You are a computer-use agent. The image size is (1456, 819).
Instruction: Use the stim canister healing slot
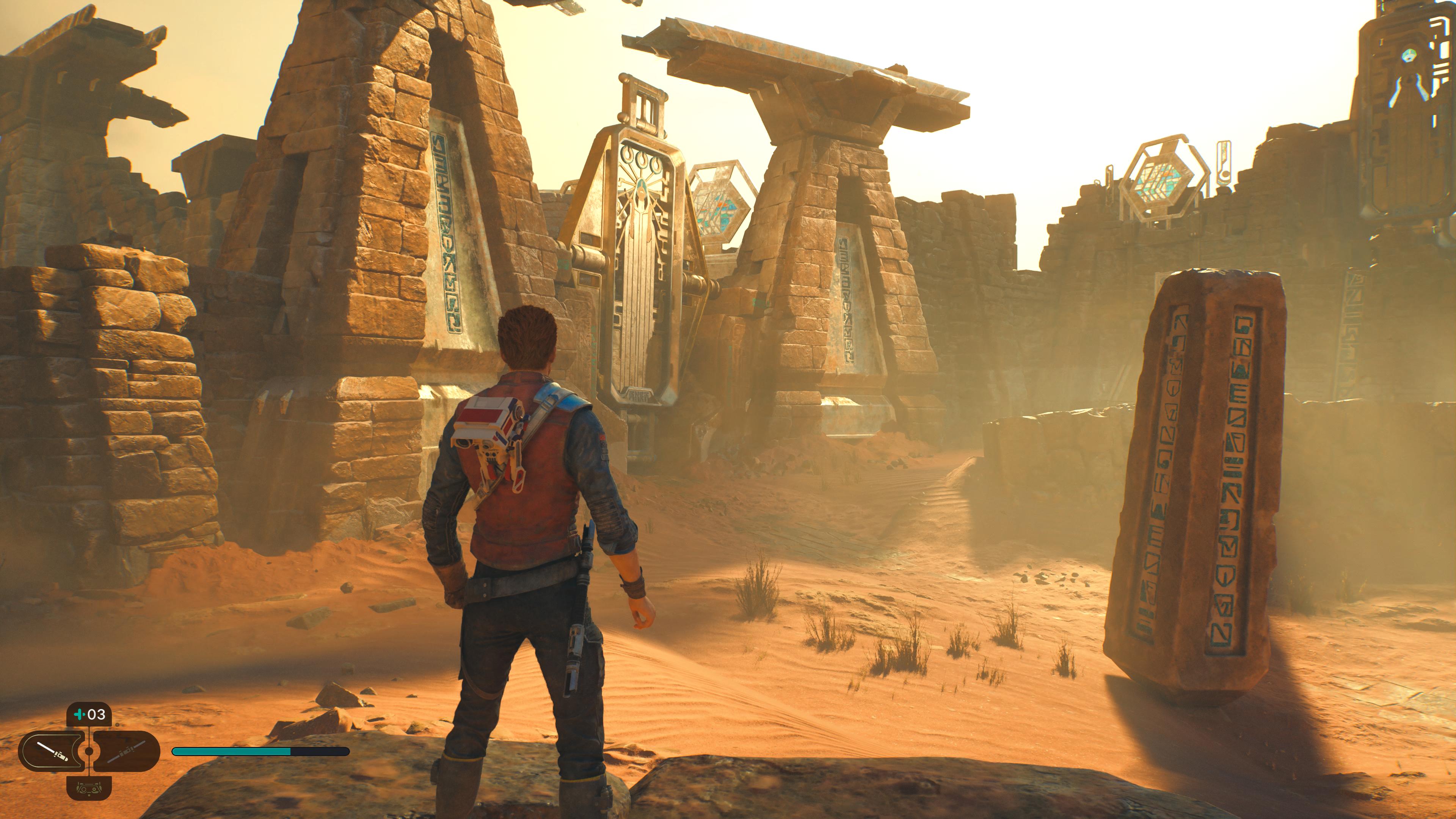(89, 714)
